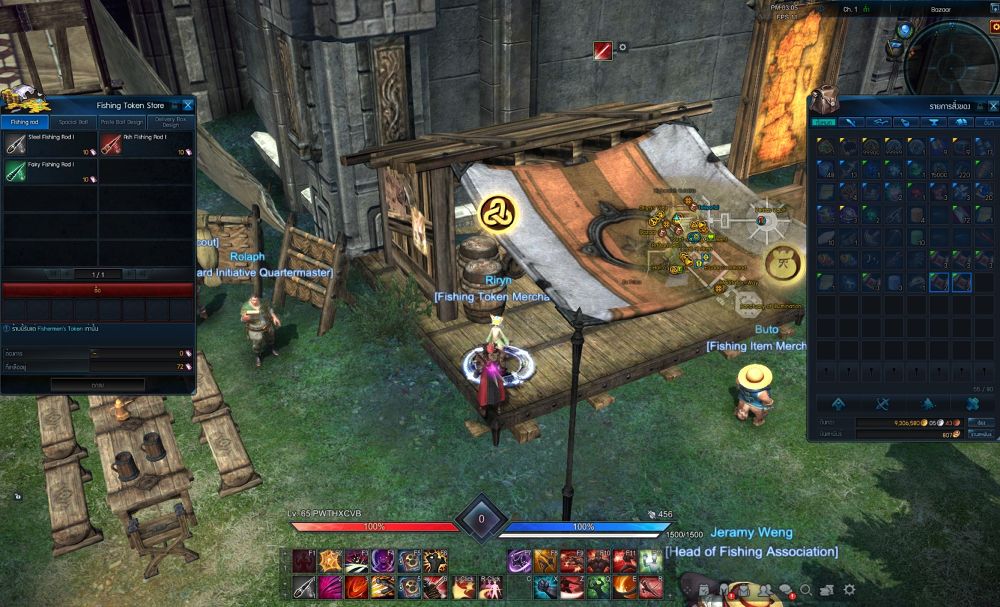Click the dark button at store bottom
1000x607 pixels.
(x=98, y=385)
